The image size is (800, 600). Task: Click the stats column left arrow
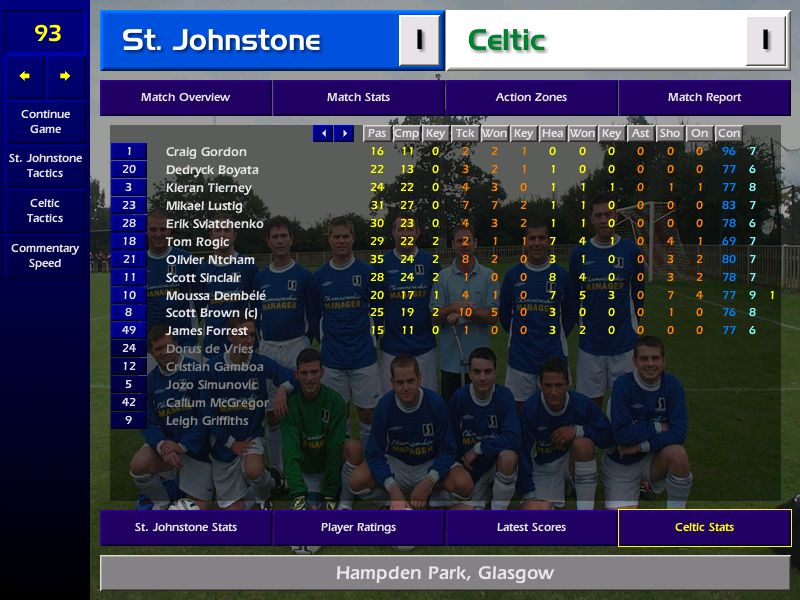pyautogui.click(x=323, y=133)
